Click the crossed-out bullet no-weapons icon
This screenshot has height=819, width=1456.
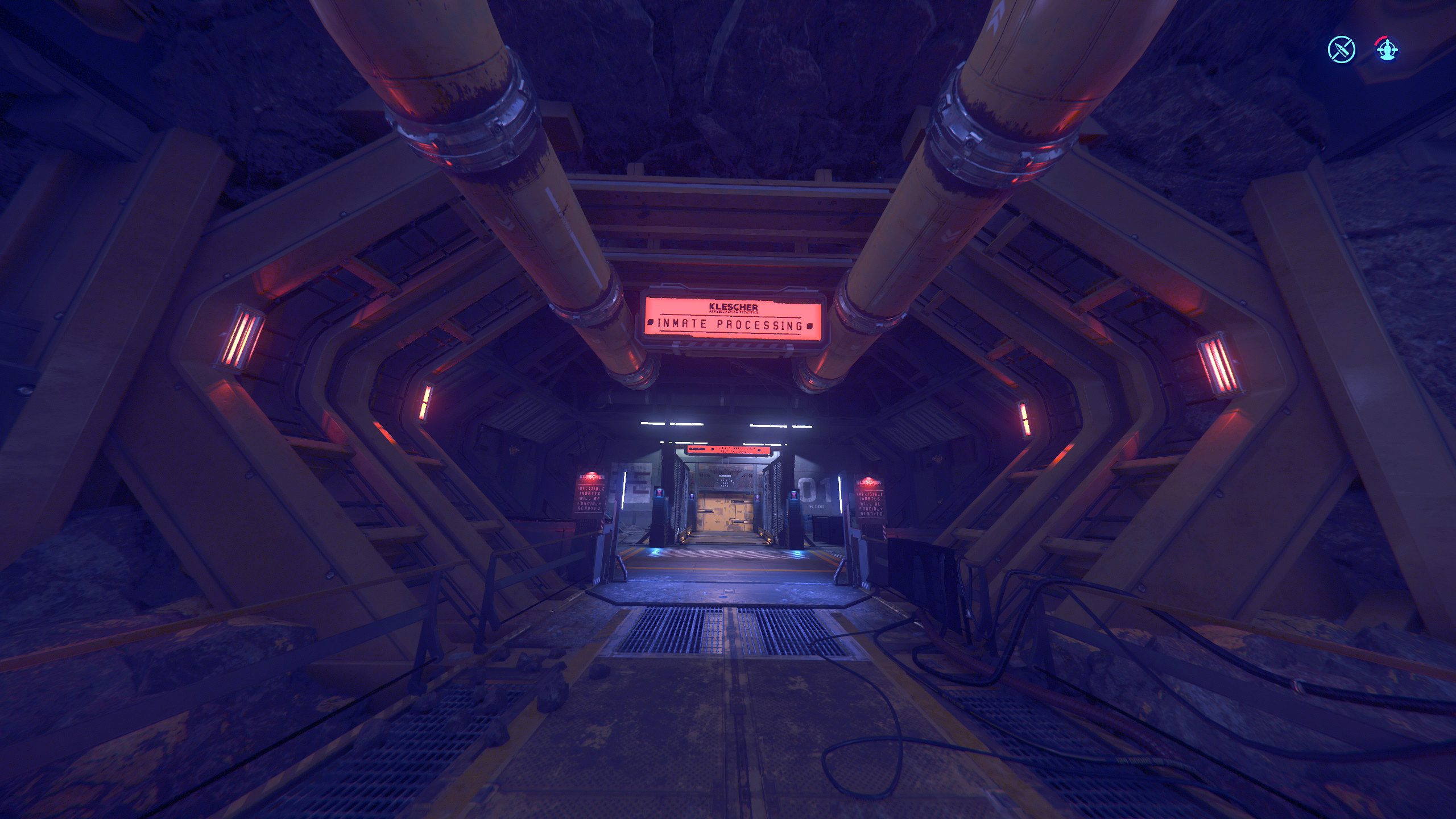coord(1341,50)
